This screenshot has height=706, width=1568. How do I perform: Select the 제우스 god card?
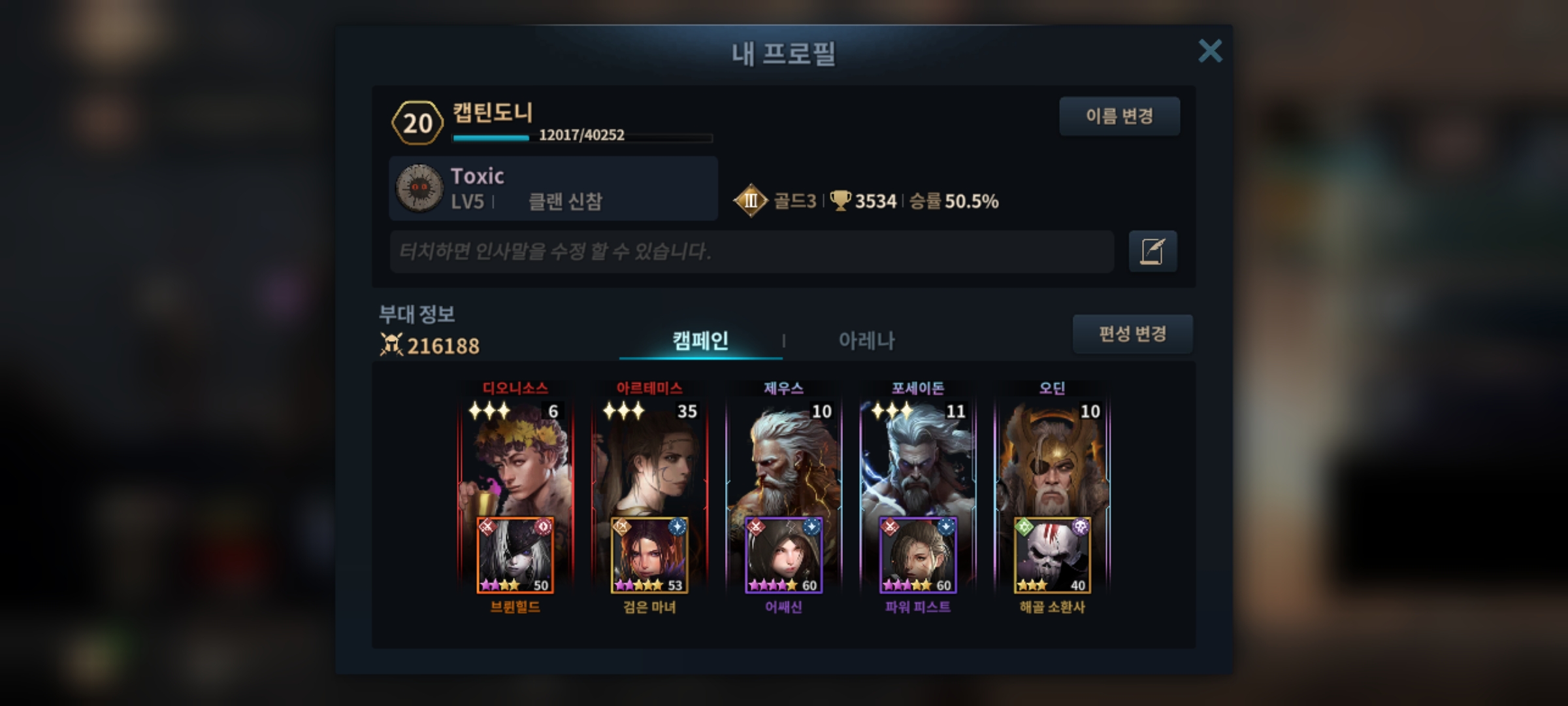783,458
